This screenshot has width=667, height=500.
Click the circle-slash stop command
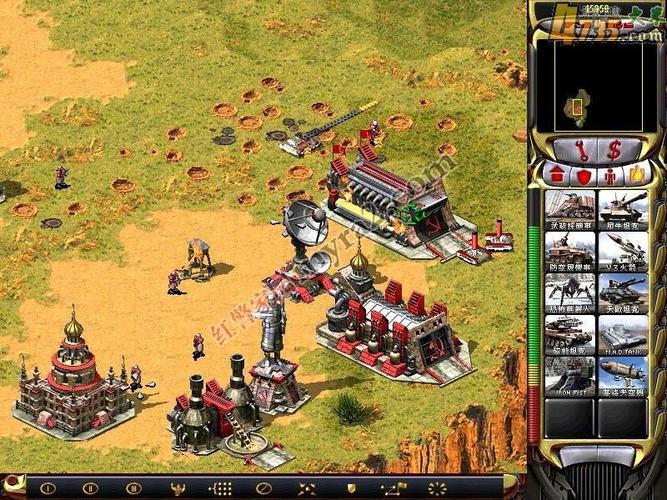pyautogui.click(x=264, y=488)
